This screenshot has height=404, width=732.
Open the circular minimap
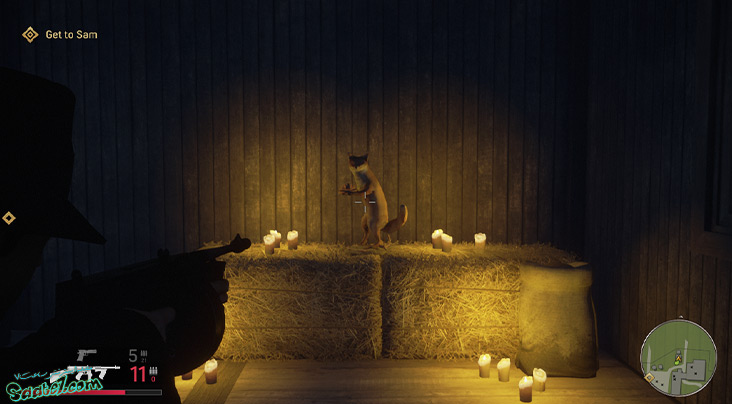click(x=678, y=358)
